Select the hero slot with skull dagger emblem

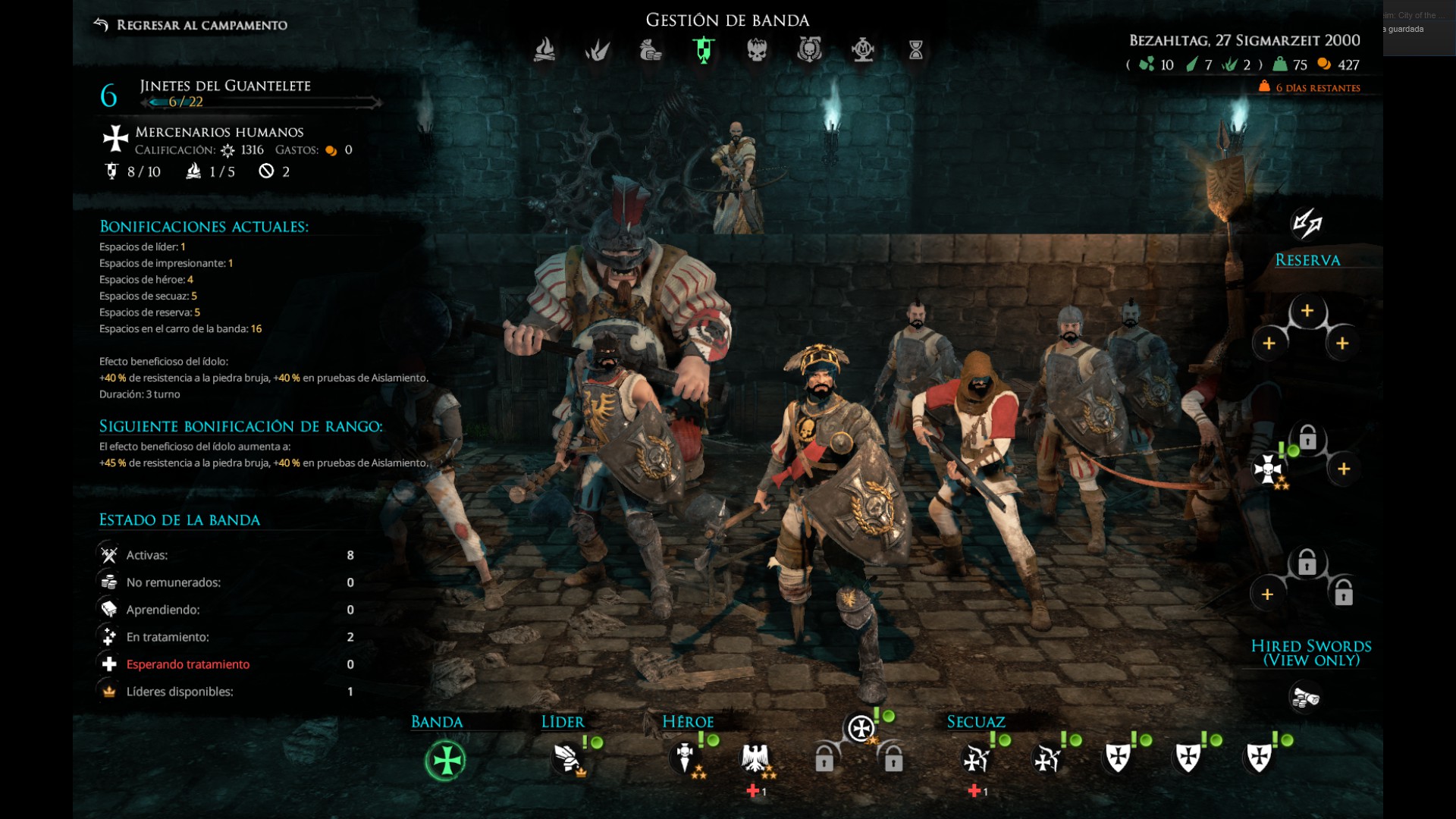pos(686,758)
